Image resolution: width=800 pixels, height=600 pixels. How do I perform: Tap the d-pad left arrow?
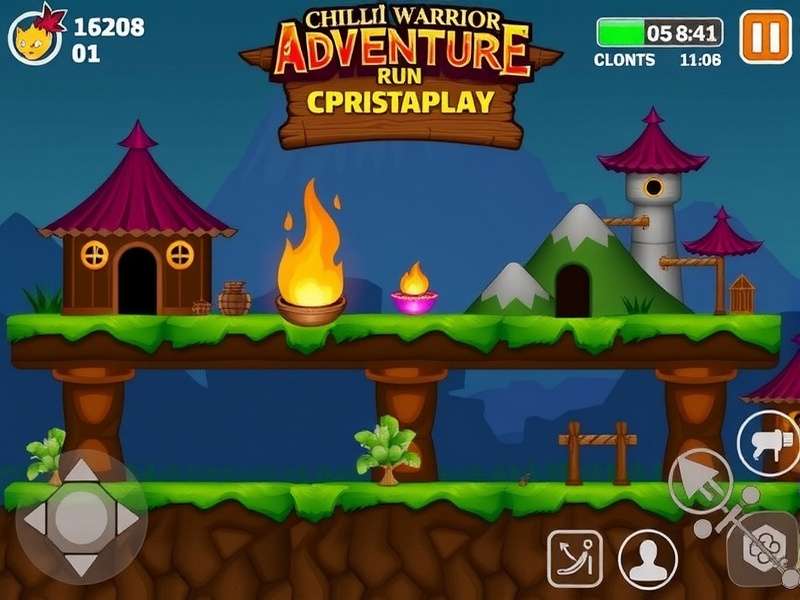(x=36, y=517)
